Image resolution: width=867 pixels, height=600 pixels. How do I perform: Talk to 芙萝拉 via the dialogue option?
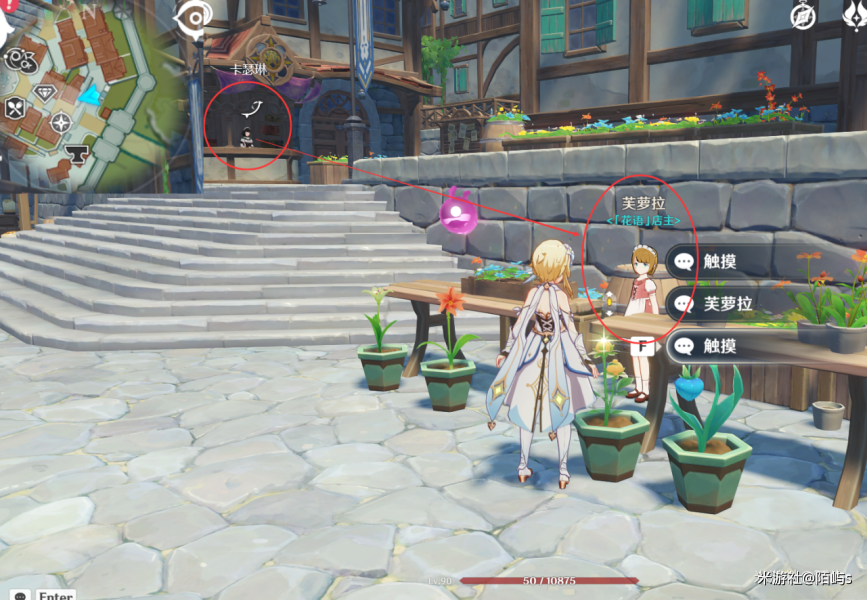(738, 304)
